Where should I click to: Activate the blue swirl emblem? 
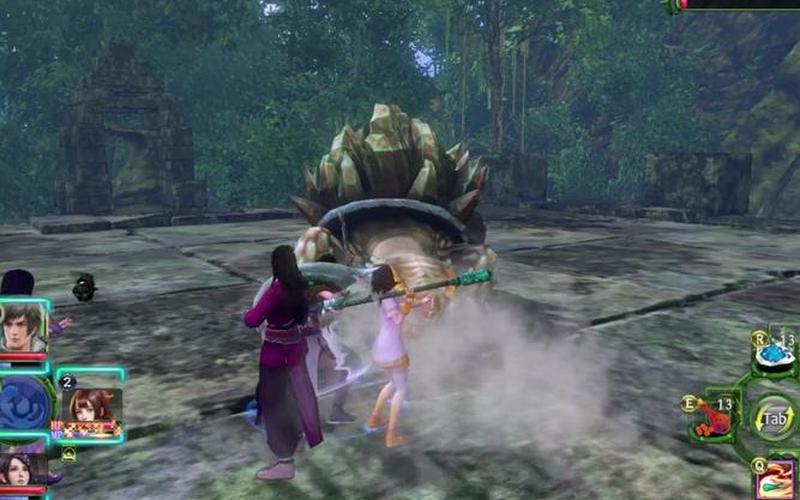click(x=23, y=402)
